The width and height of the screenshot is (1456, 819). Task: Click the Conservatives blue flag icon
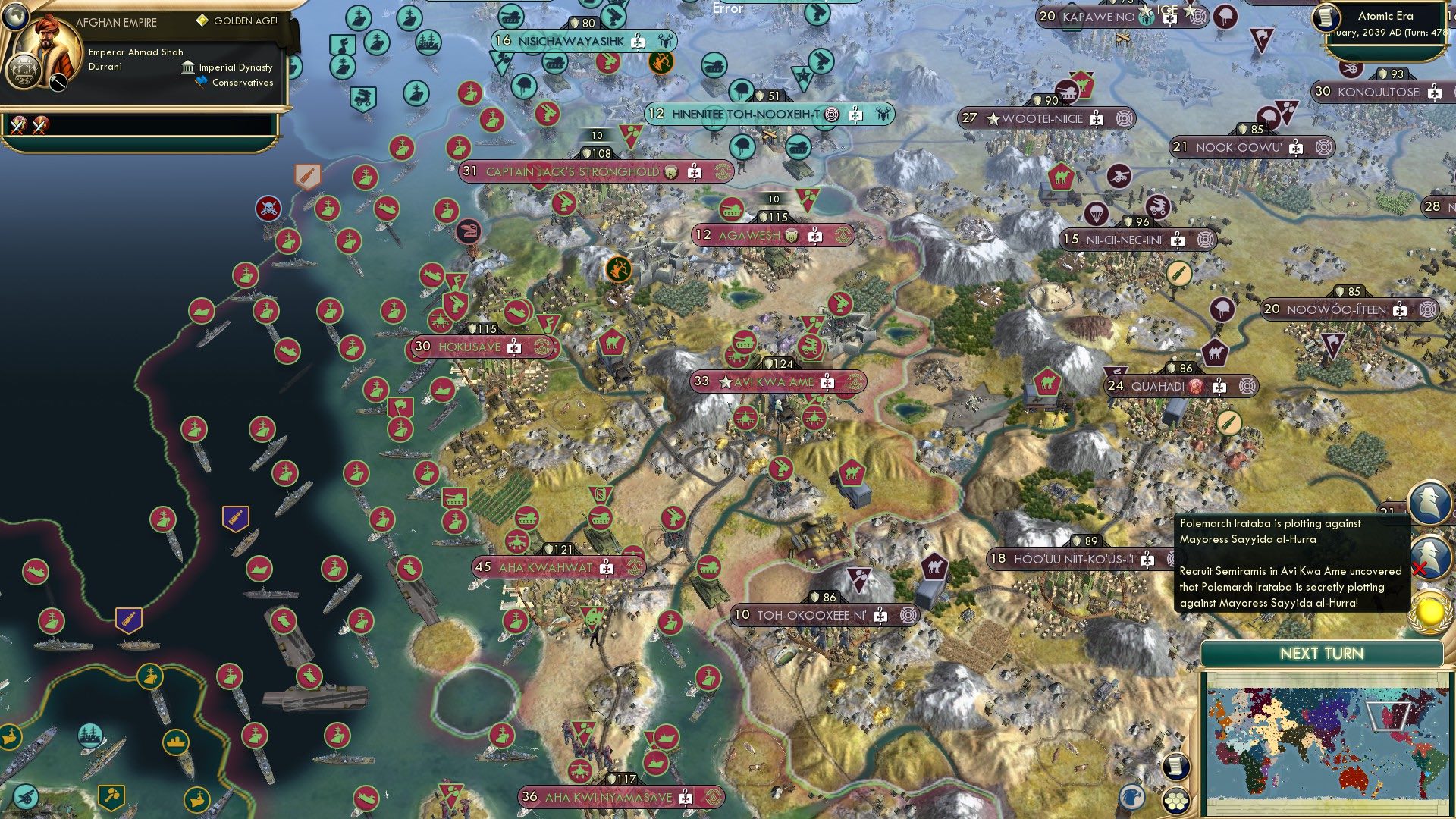coord(200,81)
